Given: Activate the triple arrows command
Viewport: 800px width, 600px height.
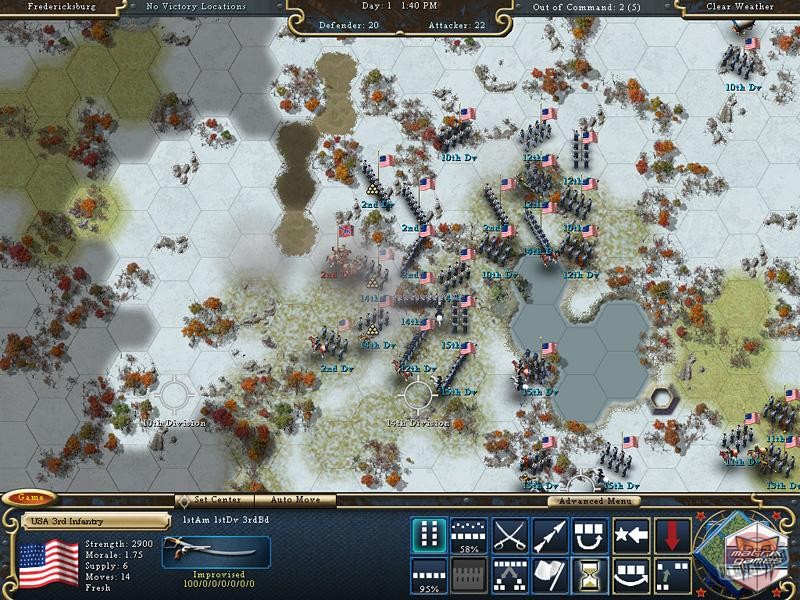Looking at the screenshot, I should (550, 535).
